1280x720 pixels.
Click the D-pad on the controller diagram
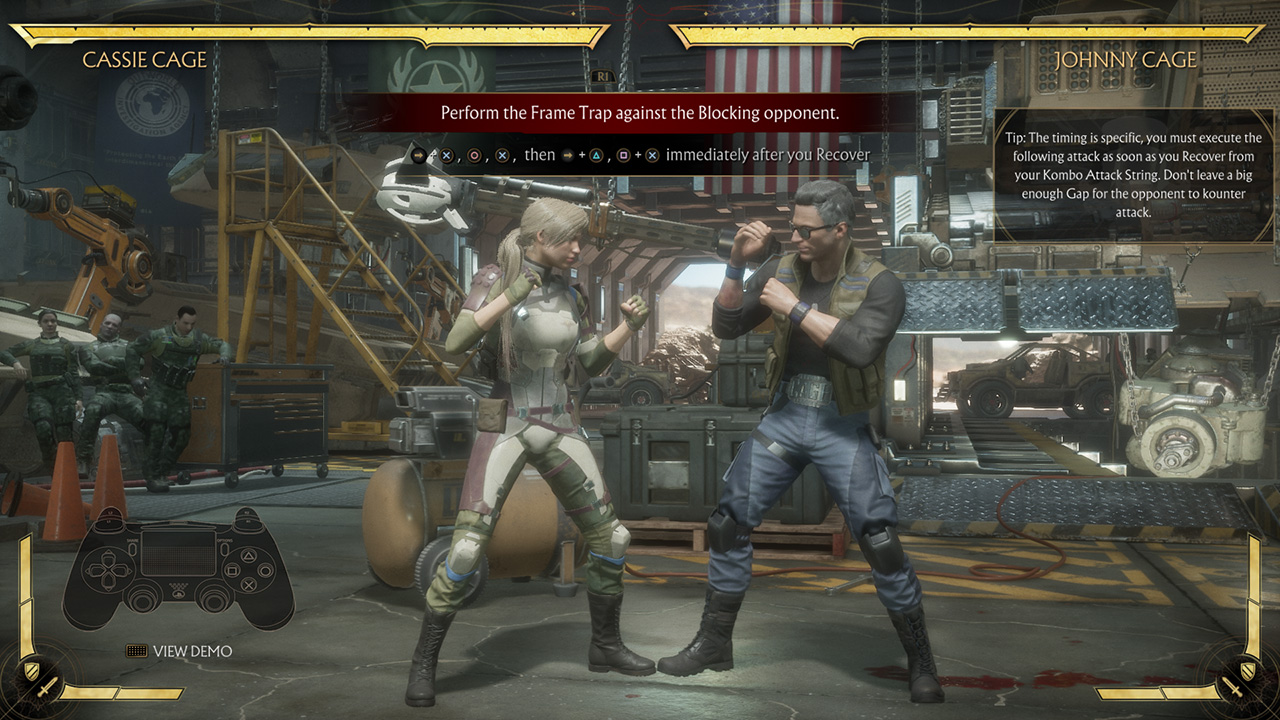[108, 569]
